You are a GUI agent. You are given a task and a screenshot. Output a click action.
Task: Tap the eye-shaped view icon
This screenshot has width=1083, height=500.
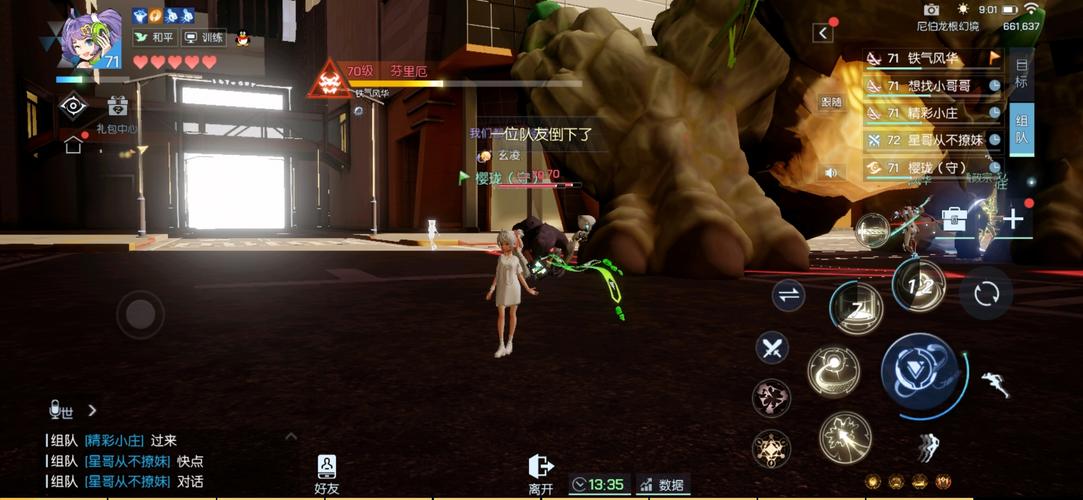click(x=73, y=106)
